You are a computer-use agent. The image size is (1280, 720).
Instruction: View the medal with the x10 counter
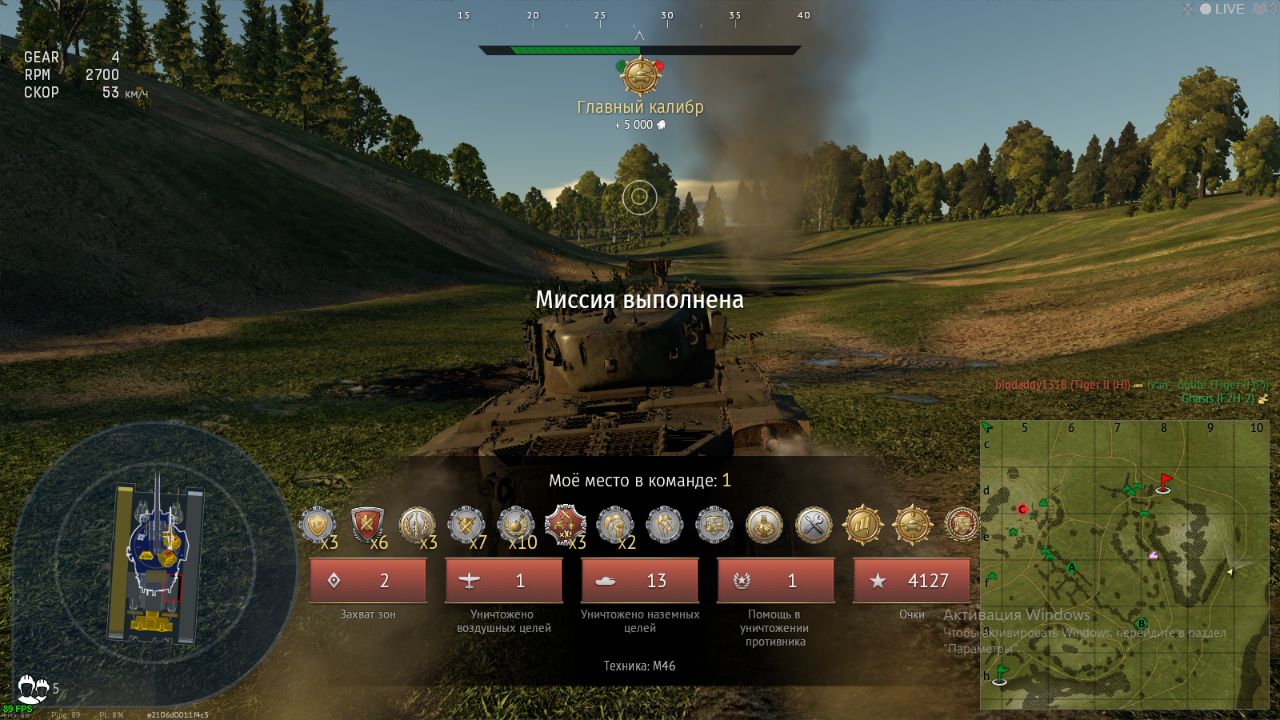[516, 524]
